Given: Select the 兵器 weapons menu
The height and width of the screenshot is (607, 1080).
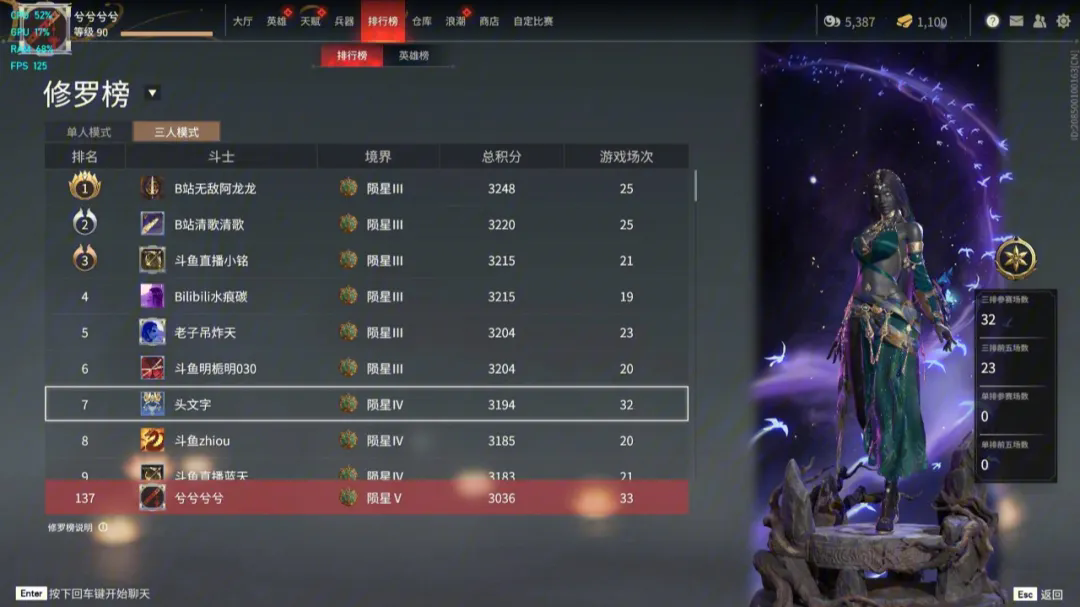Looking at the screenshot, I should (x=344, y=21).
